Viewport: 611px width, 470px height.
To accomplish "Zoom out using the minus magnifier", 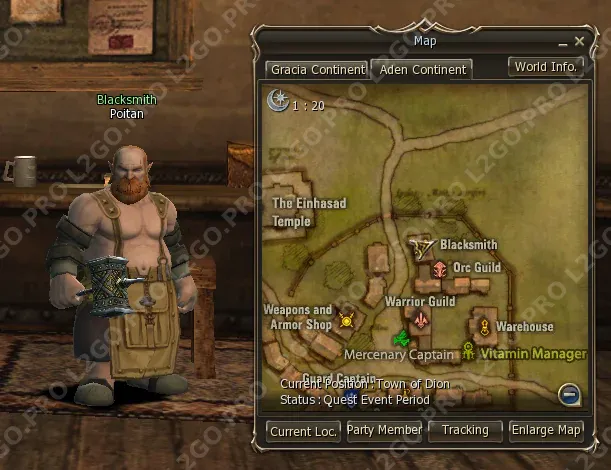I will click(569, 394).
